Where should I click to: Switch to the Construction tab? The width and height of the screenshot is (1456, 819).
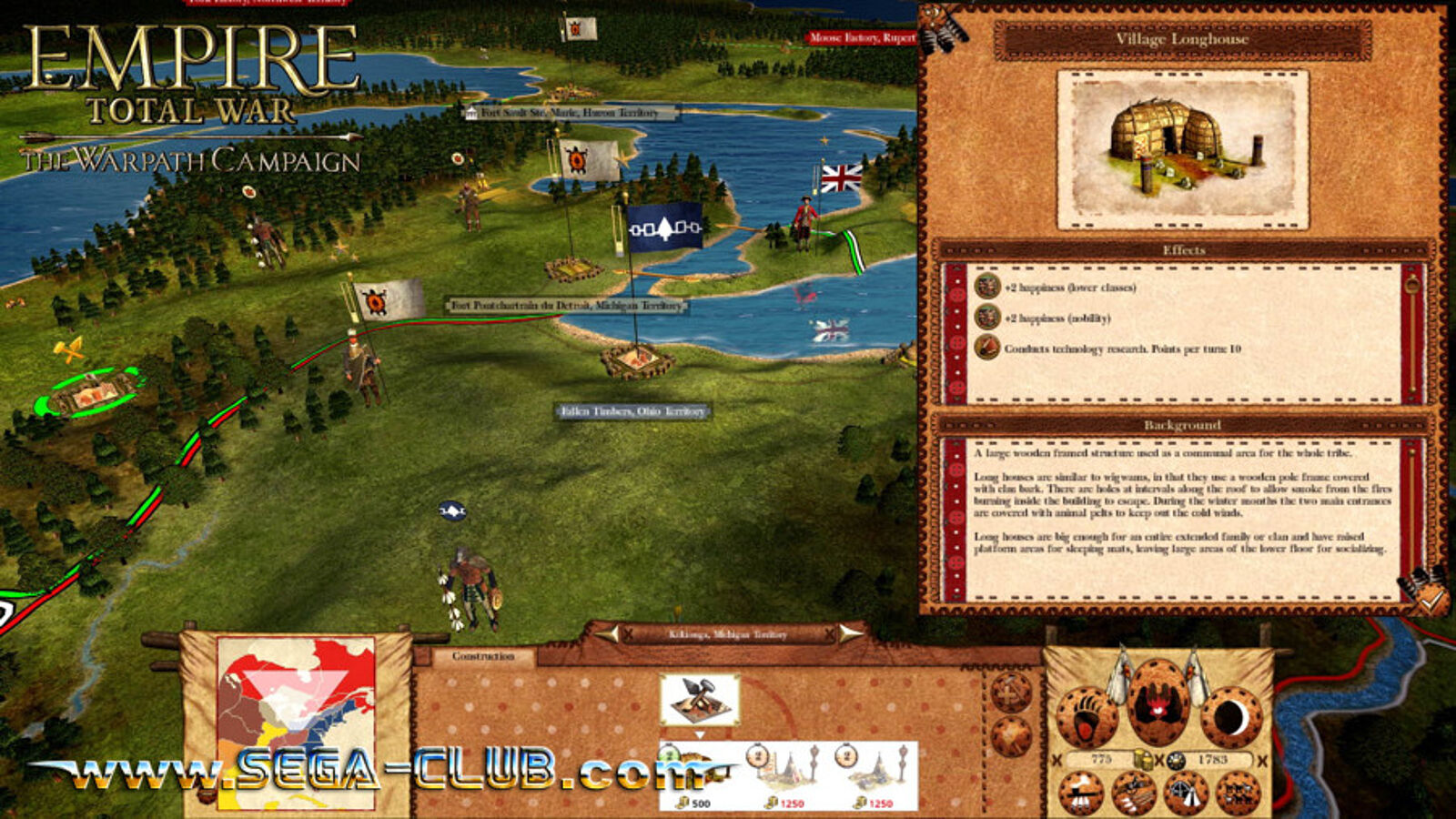coord(483,656)
